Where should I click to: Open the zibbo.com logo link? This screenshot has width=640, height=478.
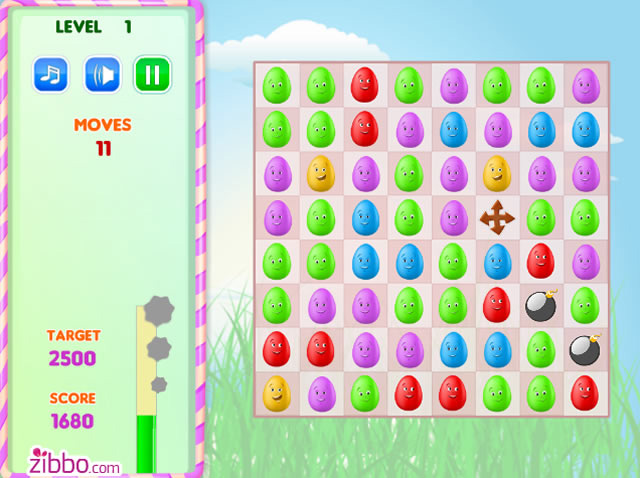point(75,460)
